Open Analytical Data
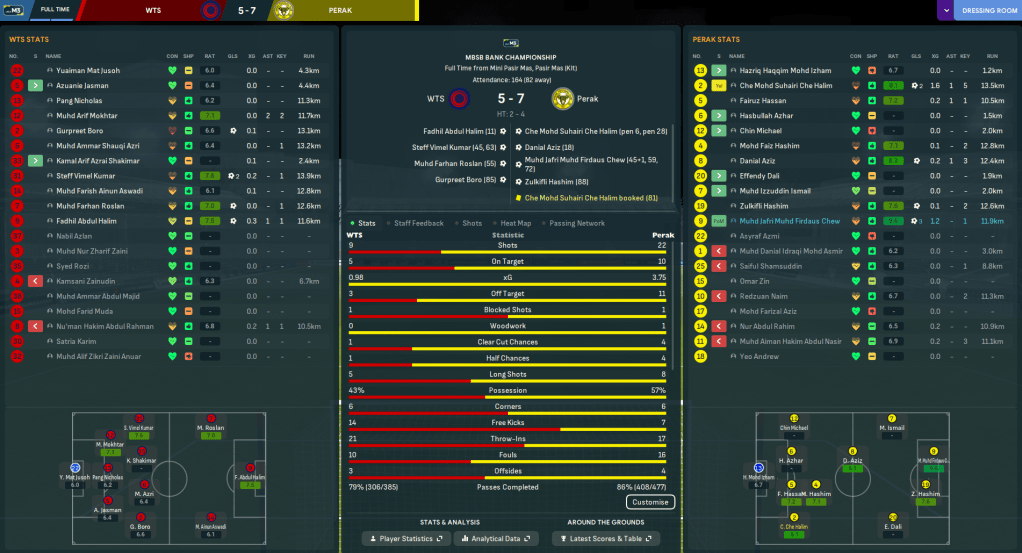The height and width of the screenshot is (553, 1022). [496, 539]
